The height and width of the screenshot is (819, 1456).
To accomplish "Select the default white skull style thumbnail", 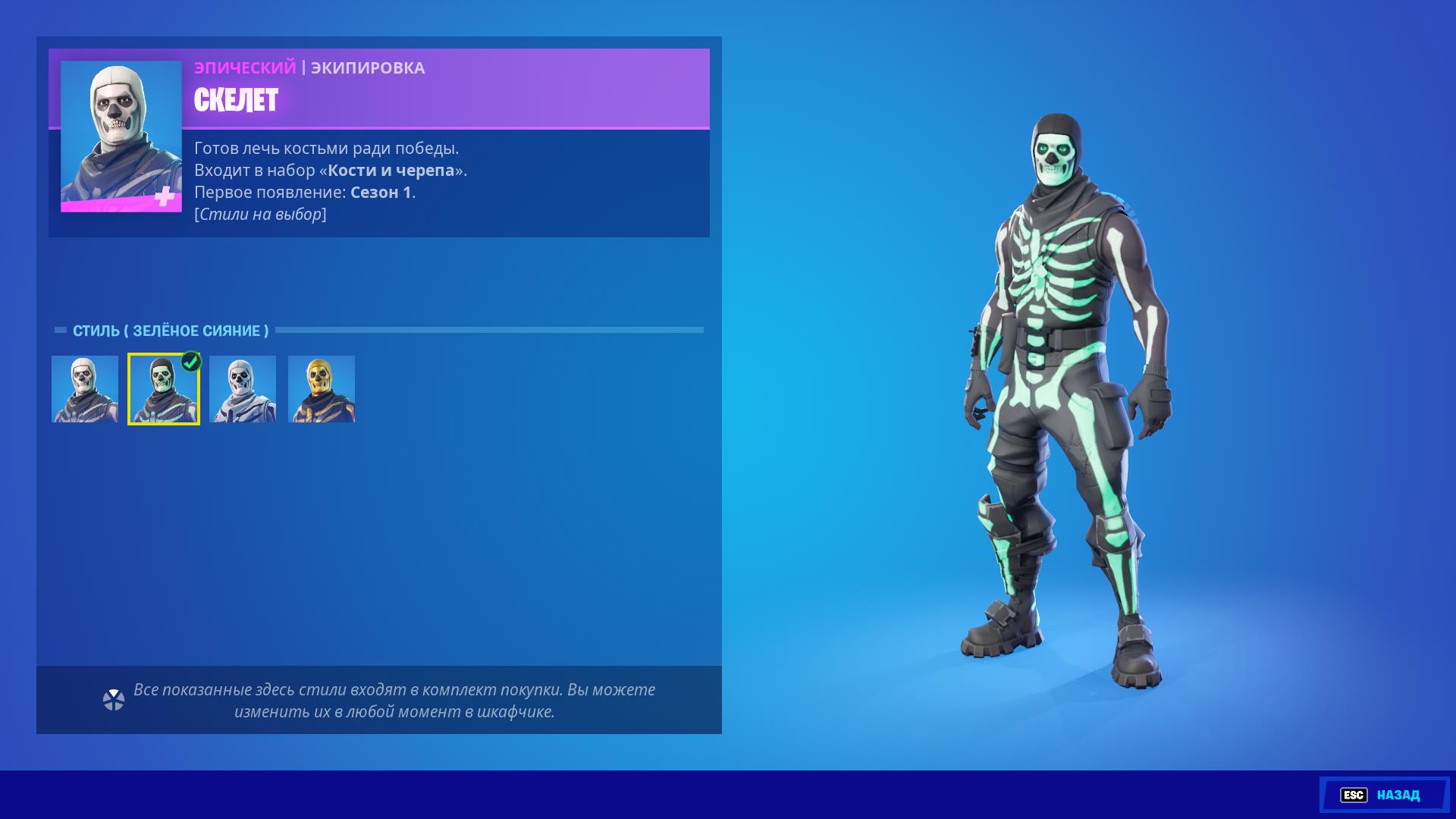I will pyautogui.click(x=85, y=389).
